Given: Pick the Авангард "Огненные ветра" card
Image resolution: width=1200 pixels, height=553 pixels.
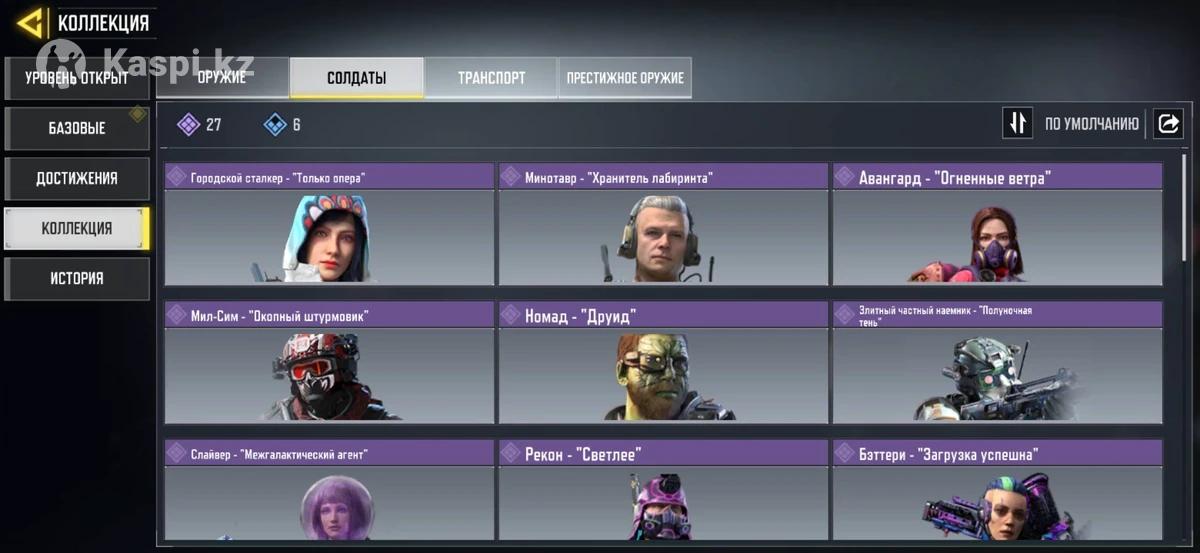Looking at the screenshot, I should 997,225.
